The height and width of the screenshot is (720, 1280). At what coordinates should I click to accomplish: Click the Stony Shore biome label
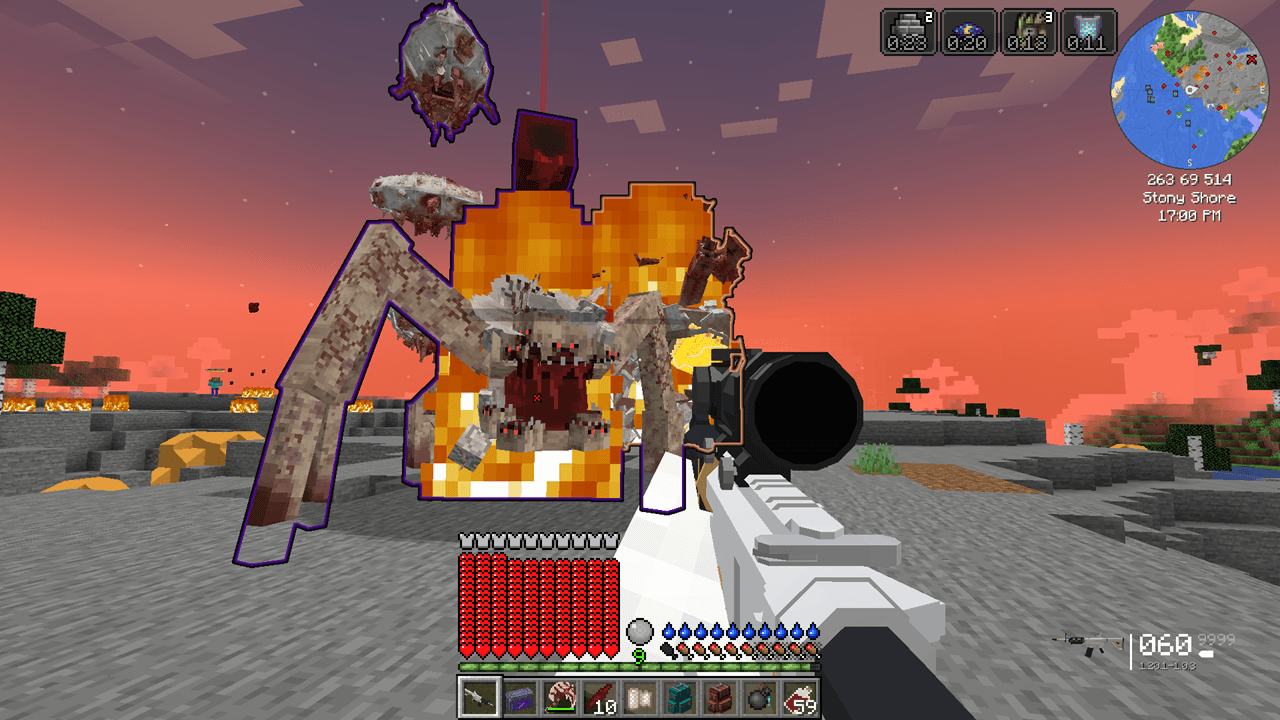[1190, 198]
